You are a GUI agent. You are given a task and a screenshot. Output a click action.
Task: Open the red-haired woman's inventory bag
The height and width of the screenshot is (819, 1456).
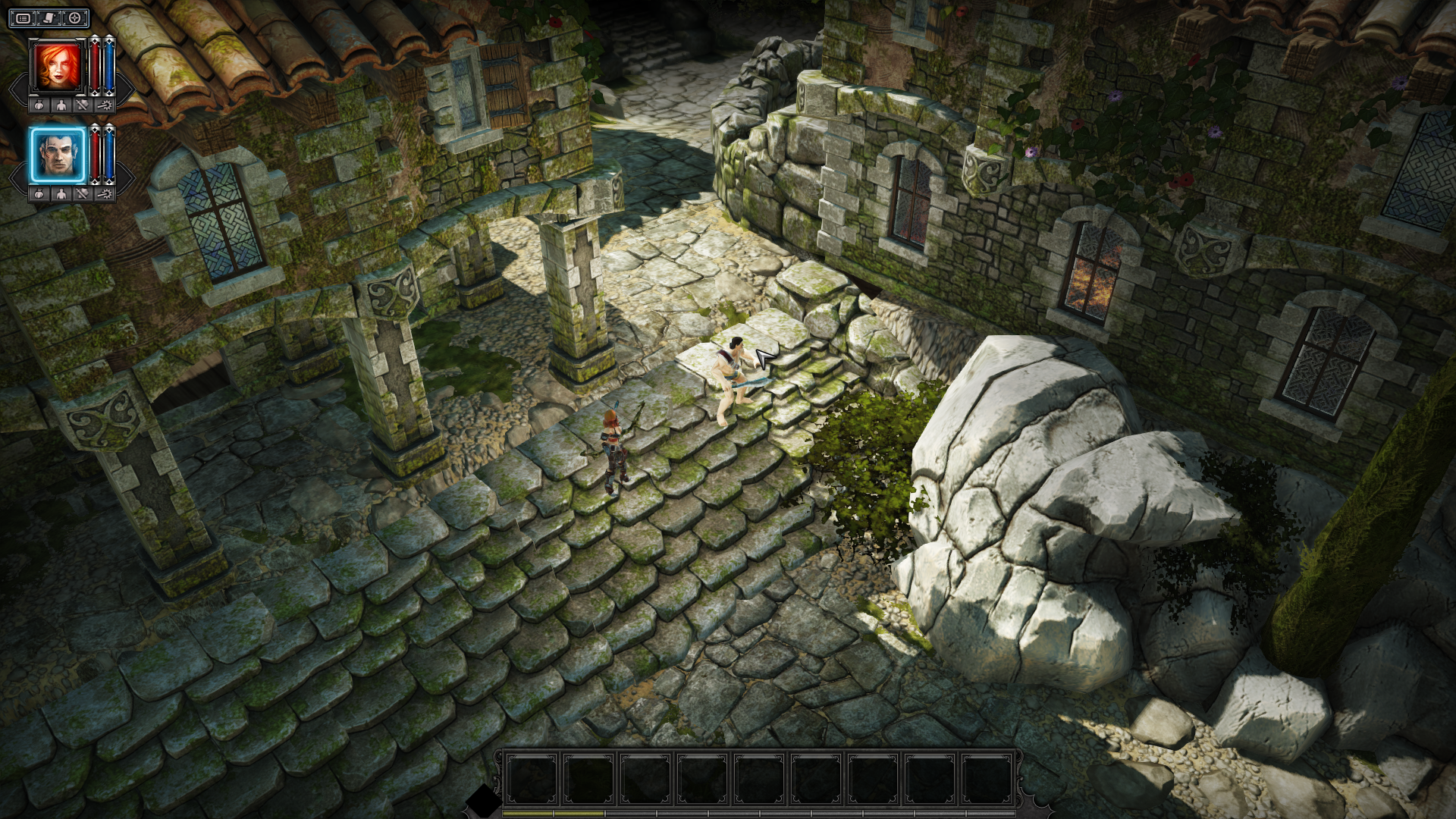pyautogui.click(x=39, y=105)
